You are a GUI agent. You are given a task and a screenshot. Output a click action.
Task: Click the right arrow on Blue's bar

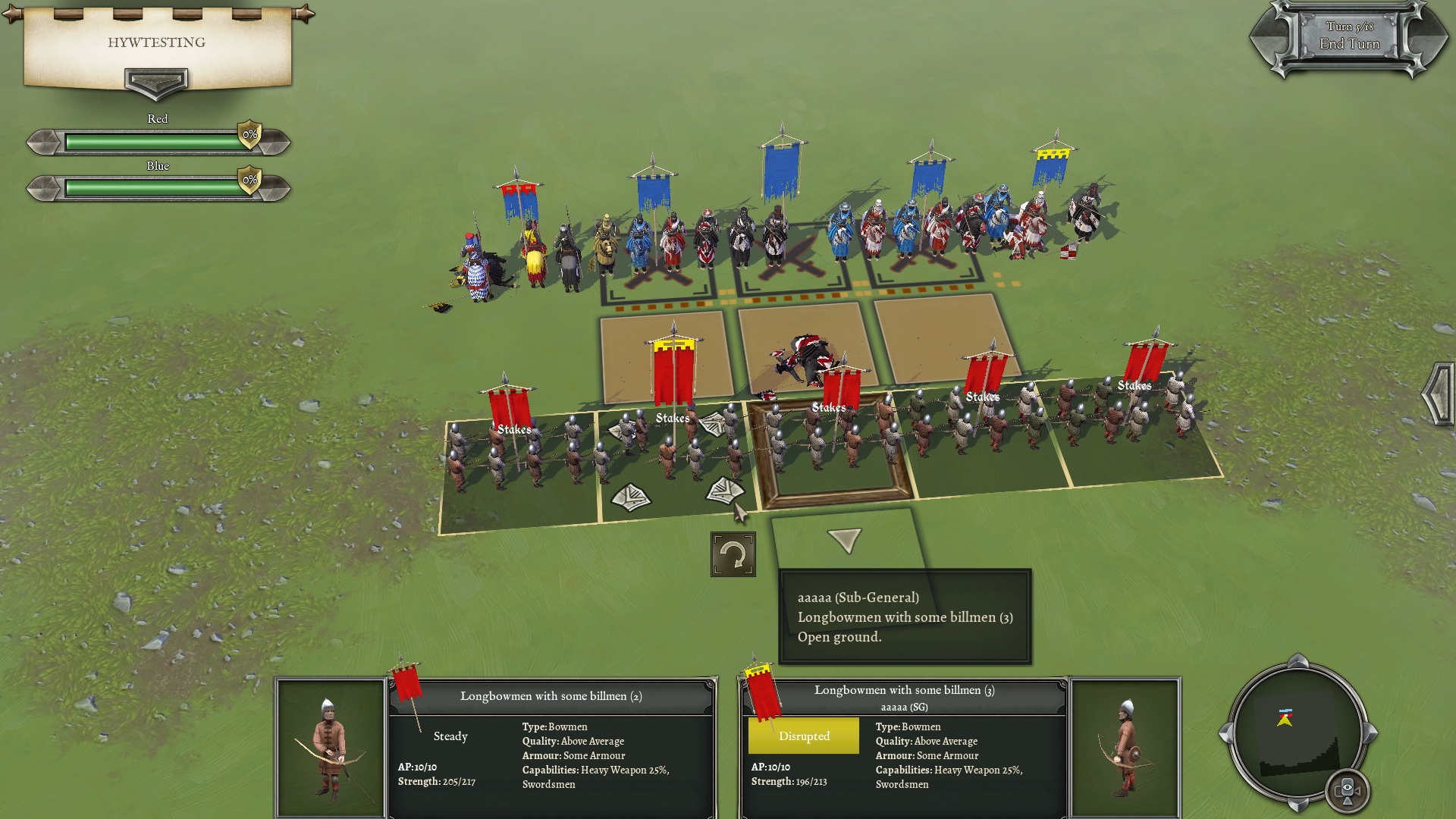point(274,188)
